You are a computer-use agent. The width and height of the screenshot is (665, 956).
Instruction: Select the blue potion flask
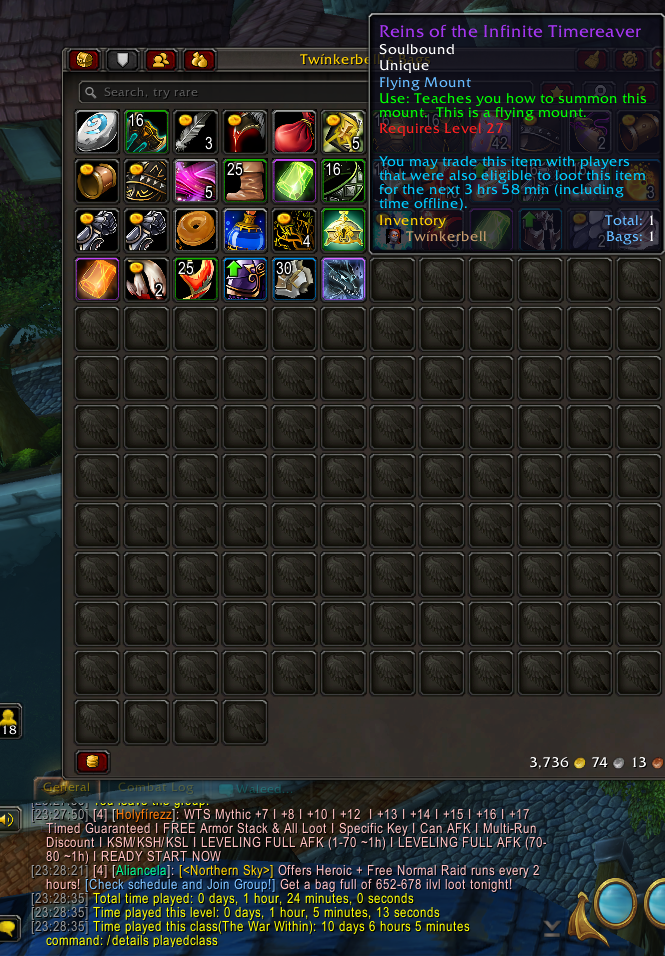pos(245,230)
